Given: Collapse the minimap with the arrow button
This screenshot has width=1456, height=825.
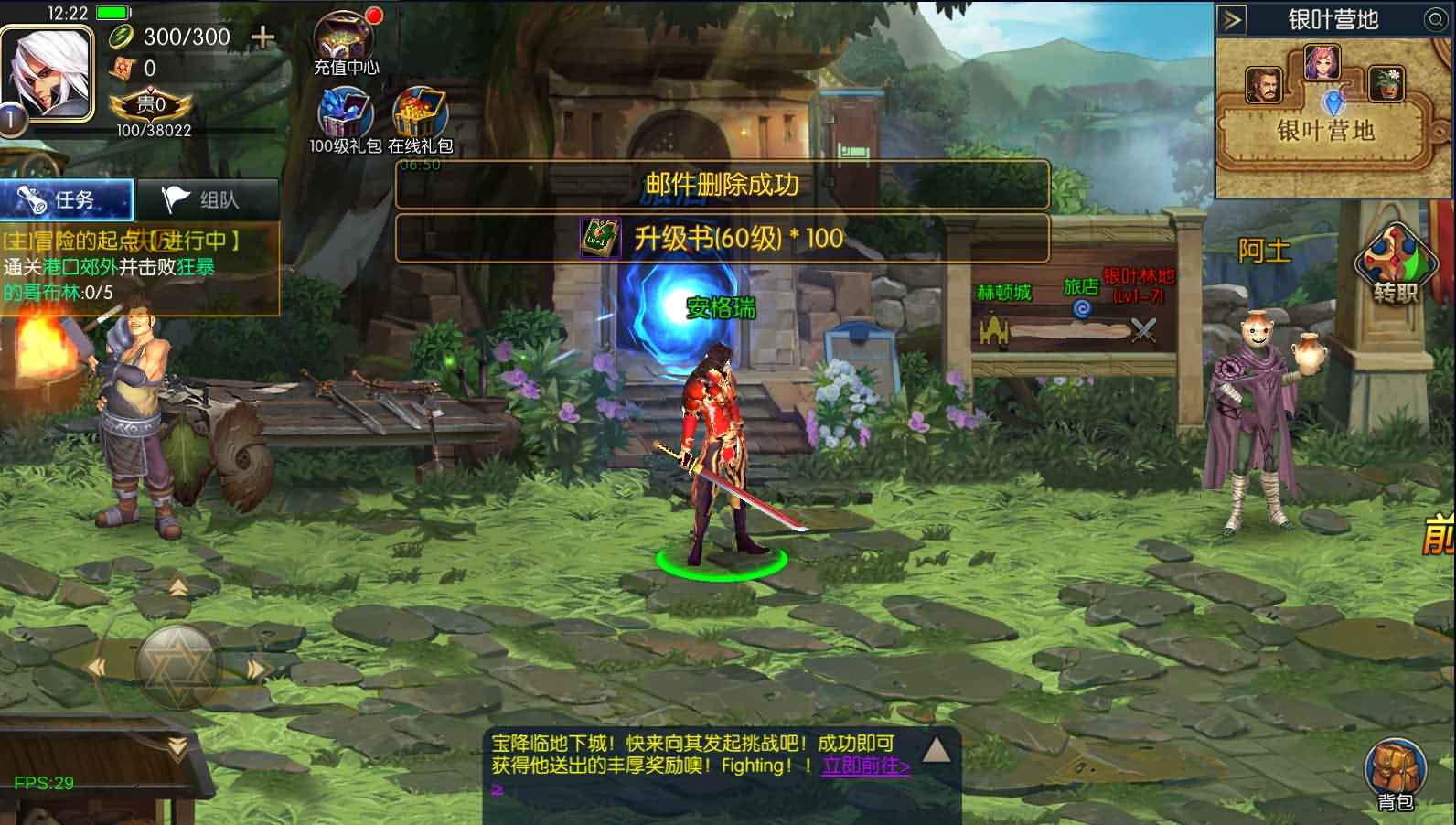Looking at the screenshot, I should coord(1233,19).
